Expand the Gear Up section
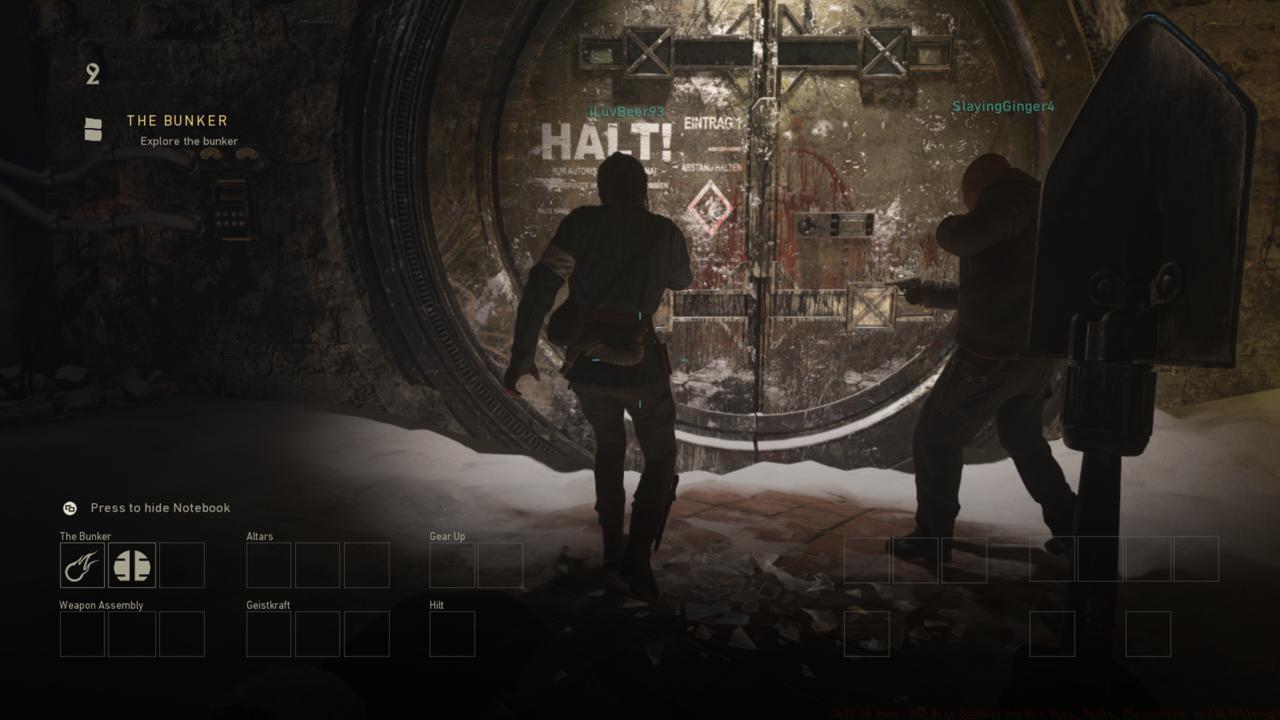1280x720 pixels. coord(450,536)
